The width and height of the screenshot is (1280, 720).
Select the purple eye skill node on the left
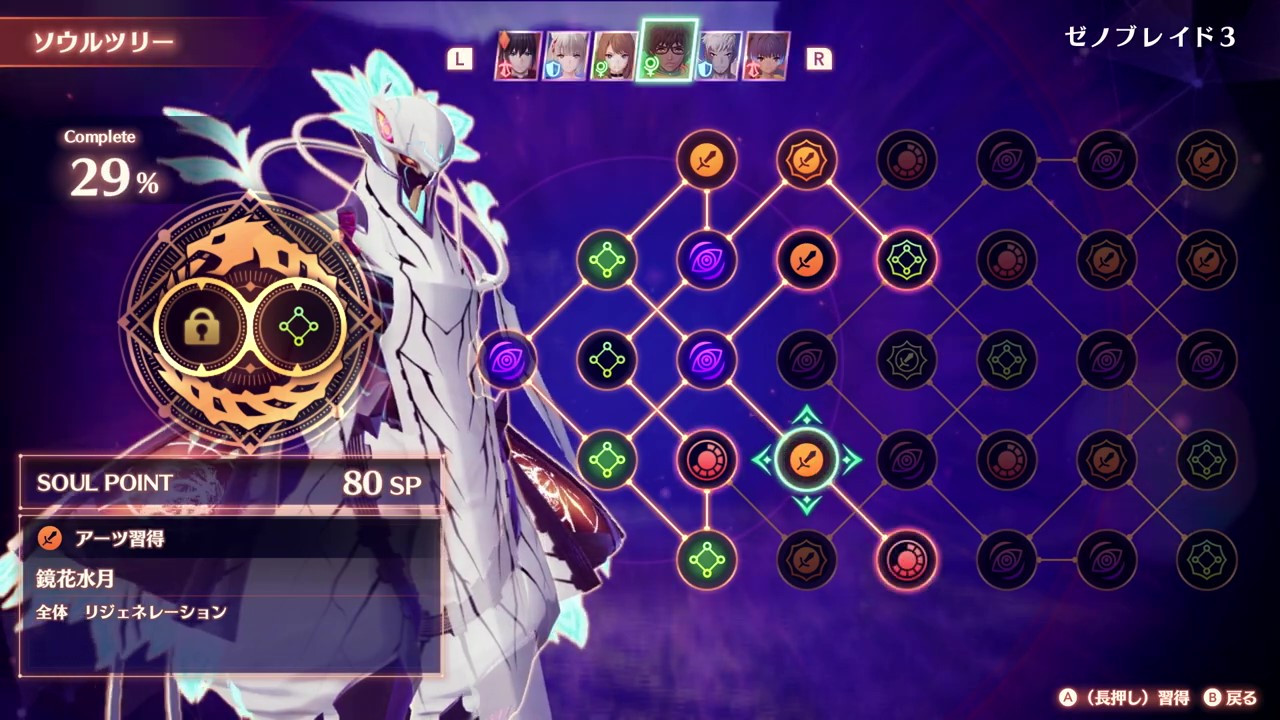coord(508,360)
